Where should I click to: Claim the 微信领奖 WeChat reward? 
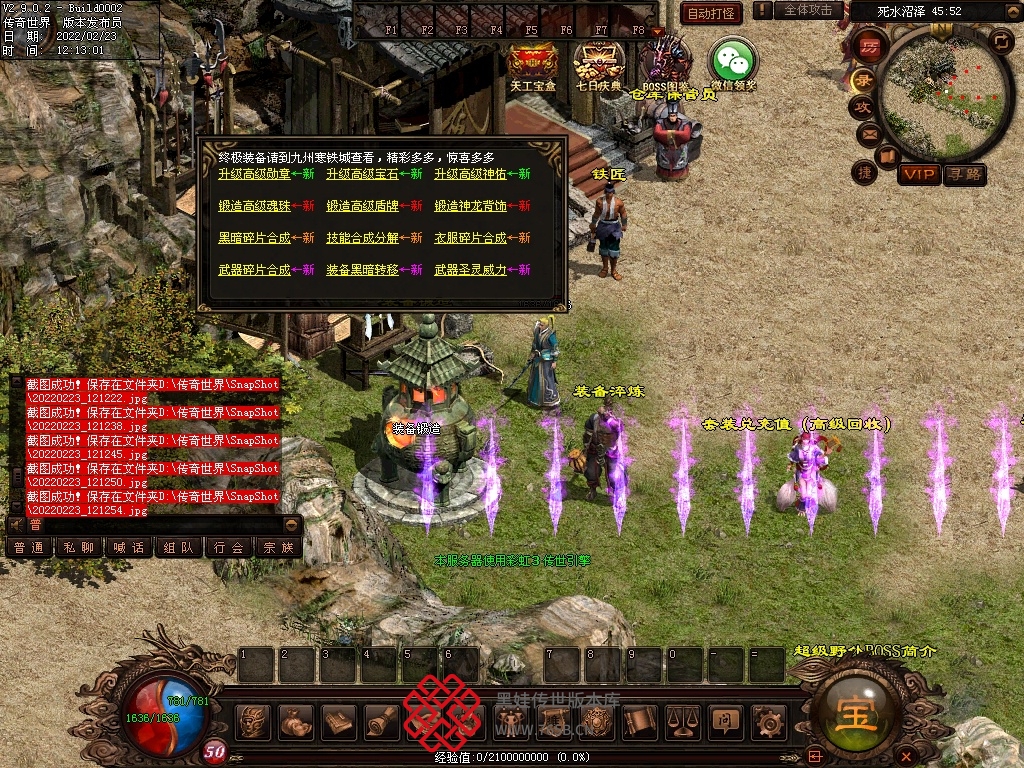pos(733,63)
